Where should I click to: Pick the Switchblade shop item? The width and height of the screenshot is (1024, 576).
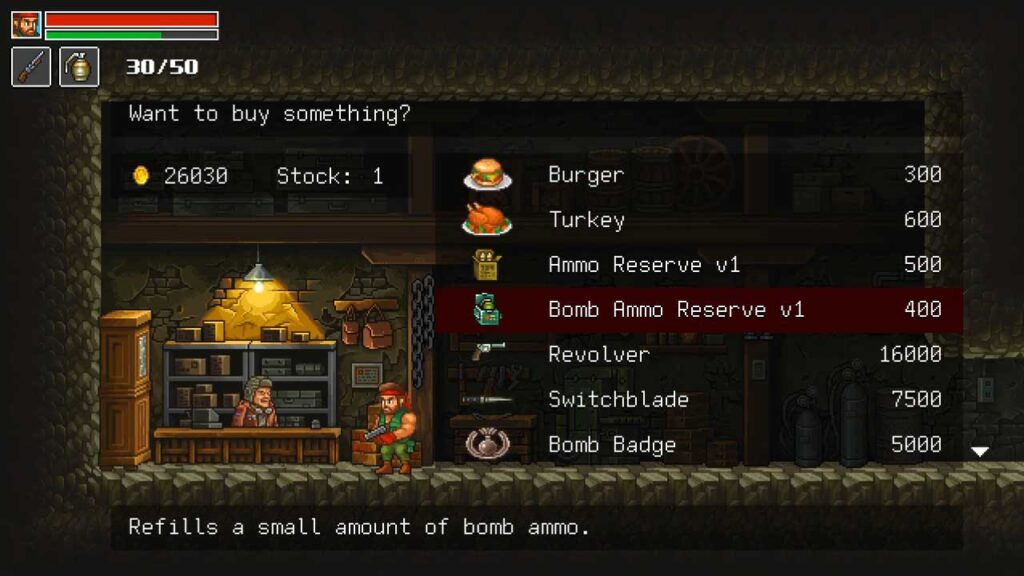pyautogui.click(x=700, y=400)
